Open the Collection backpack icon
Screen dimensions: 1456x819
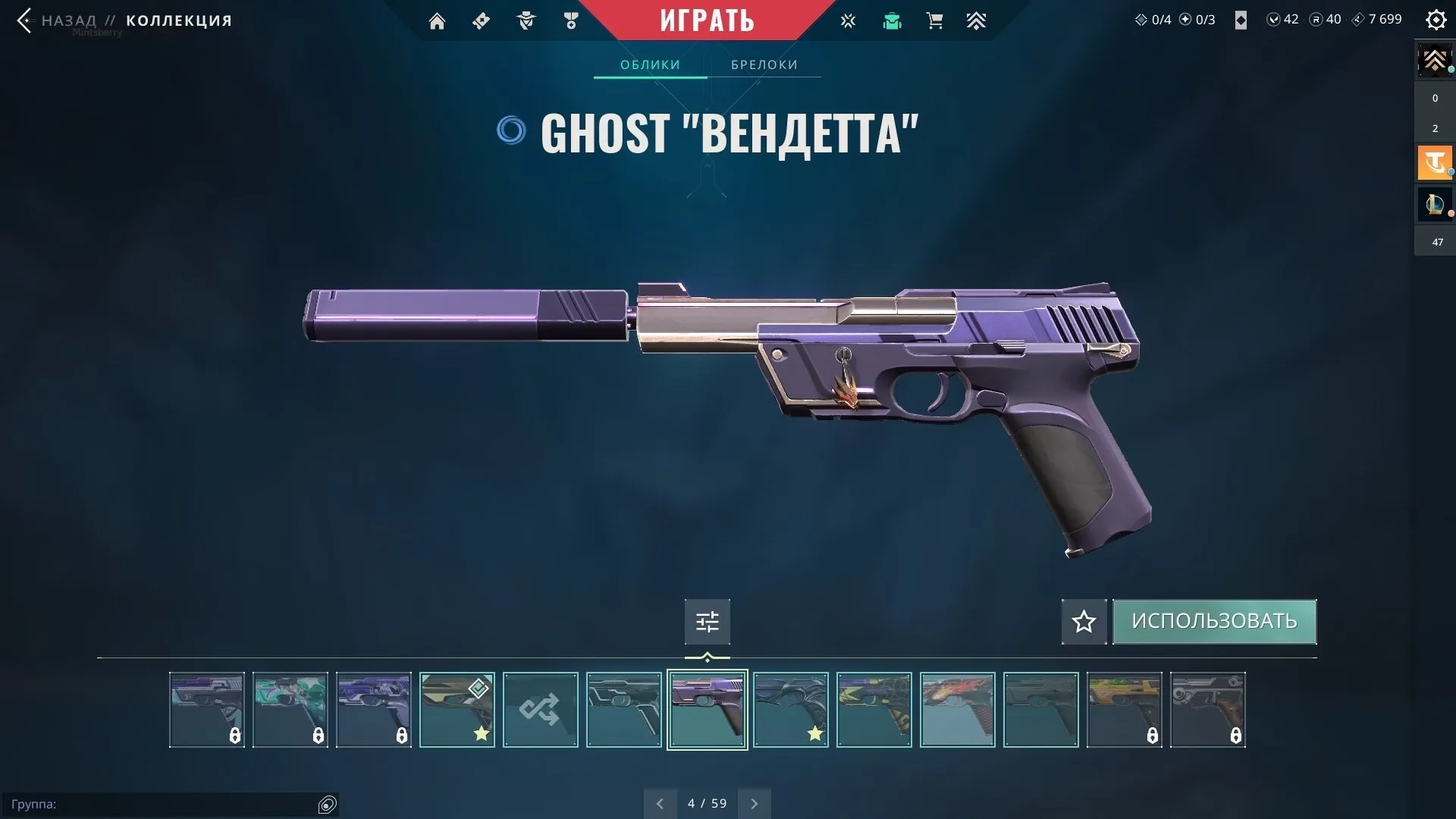892,20
